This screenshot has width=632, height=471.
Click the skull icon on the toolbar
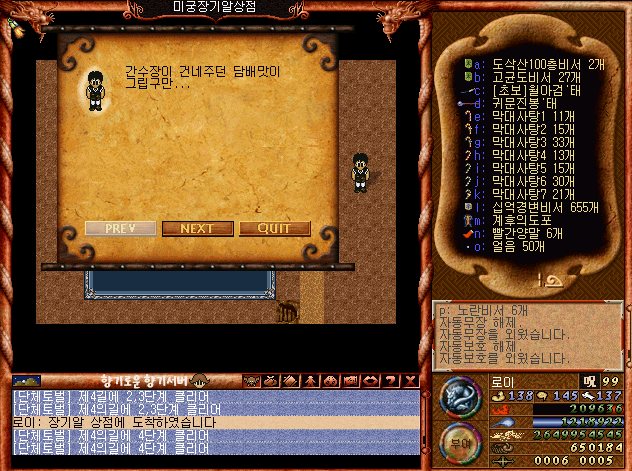click(x=249, y=380)
